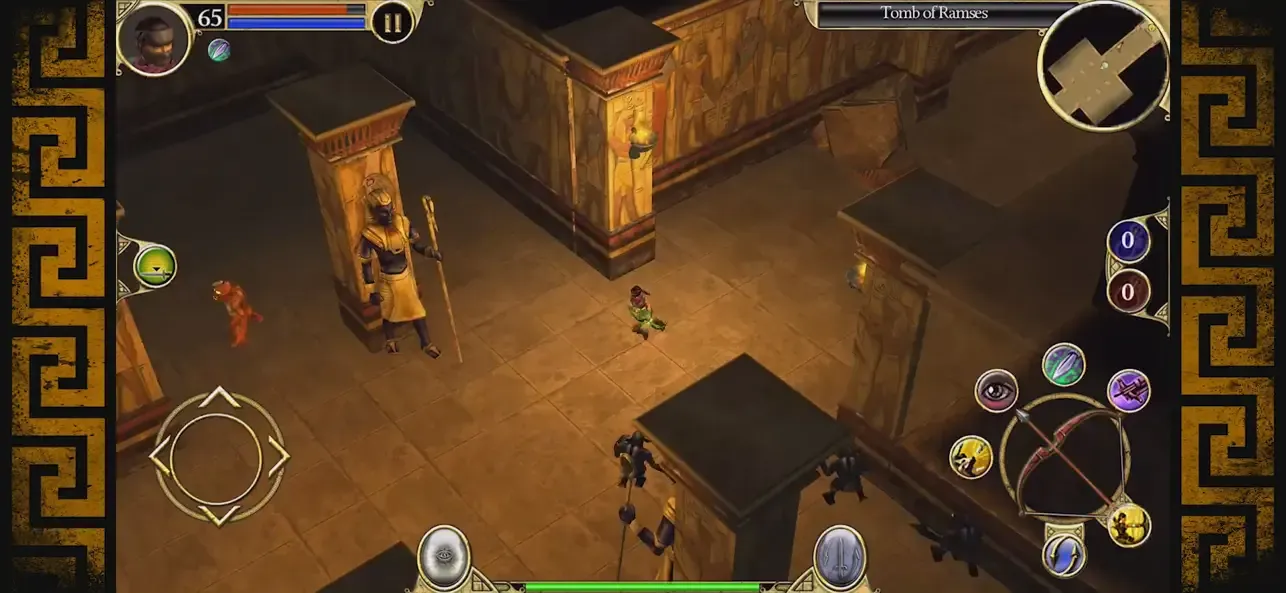
Task: Trigger the yellow running figure skill
Action: tap(971, 457)
